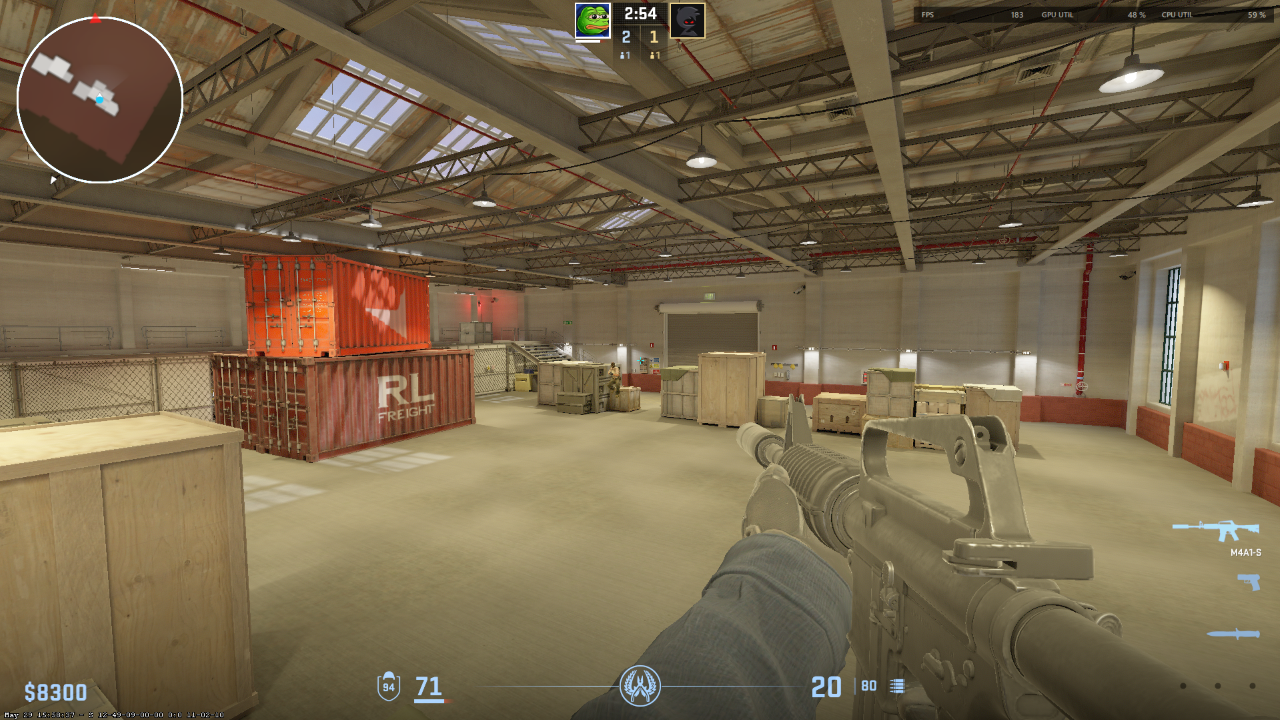1280x720 pixels.
Task: Click the Pepe team avatar on the scoreboard
Action: click(x=592, y=22)
